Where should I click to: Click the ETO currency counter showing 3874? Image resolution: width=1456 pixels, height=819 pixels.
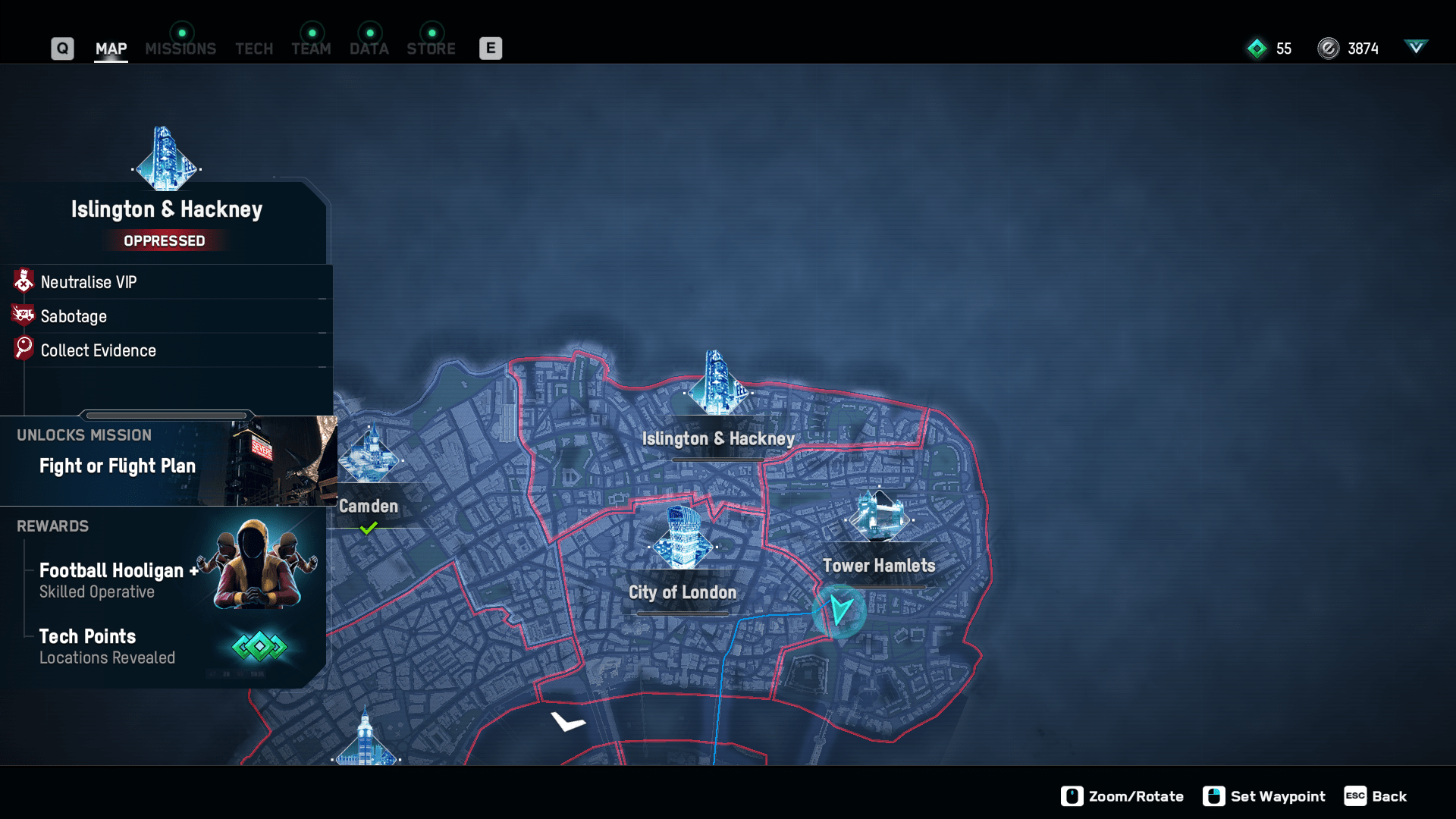coord(1350,49)
